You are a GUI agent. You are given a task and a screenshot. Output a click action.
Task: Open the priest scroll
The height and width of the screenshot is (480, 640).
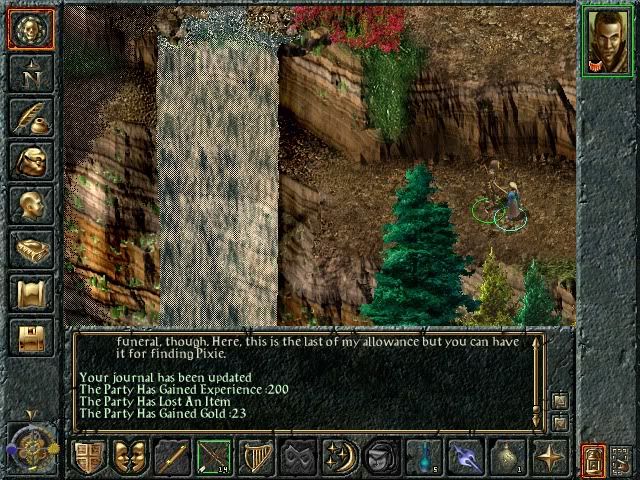(30, 294)
